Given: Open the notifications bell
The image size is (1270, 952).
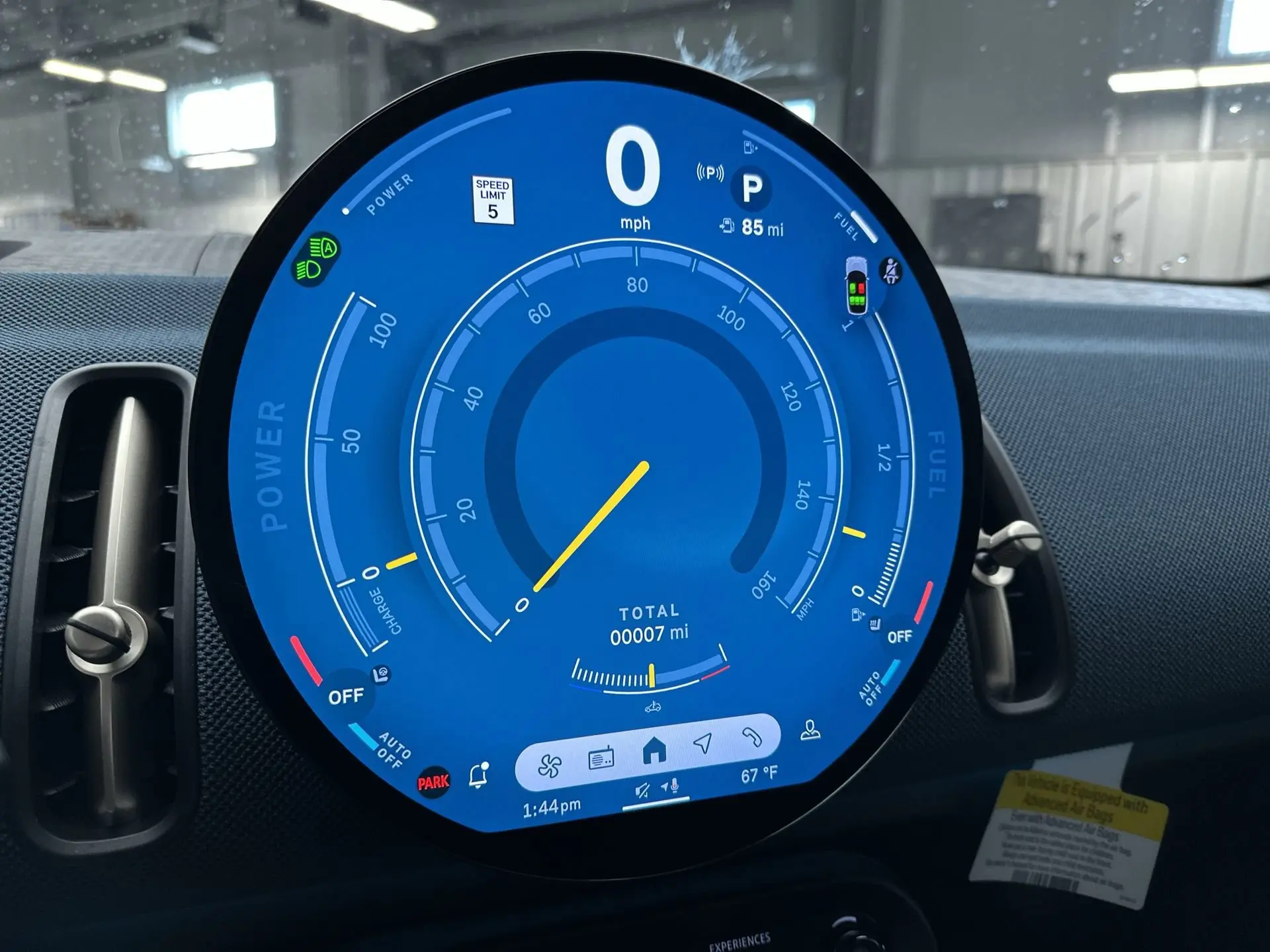Looking at the screenshot, I should 479,775.
